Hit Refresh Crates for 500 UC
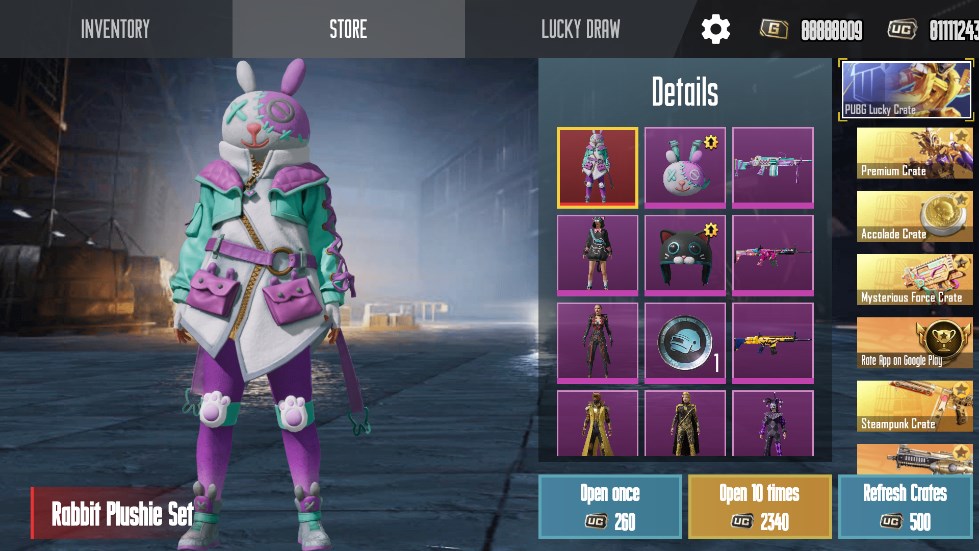Image resolution: width=979 pixels, height=551 pixels. click(904, 506)
